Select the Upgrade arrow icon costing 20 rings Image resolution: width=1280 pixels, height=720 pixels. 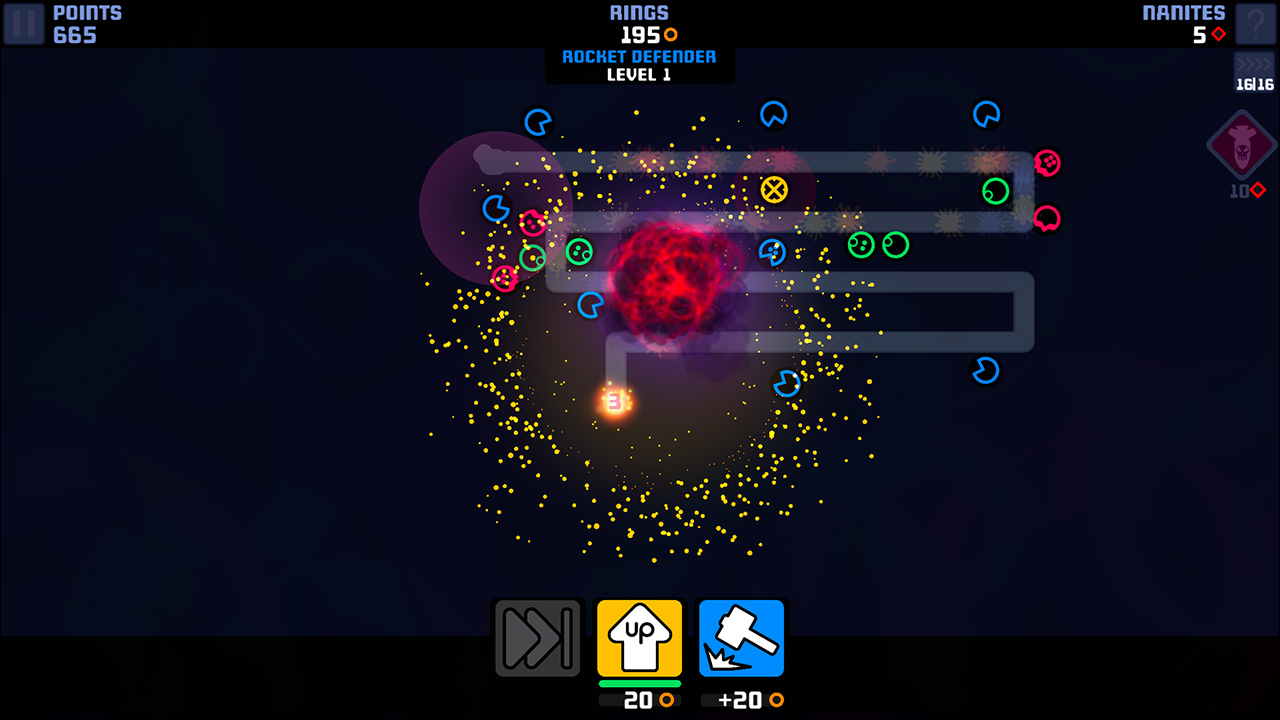(x=639, y=637)
